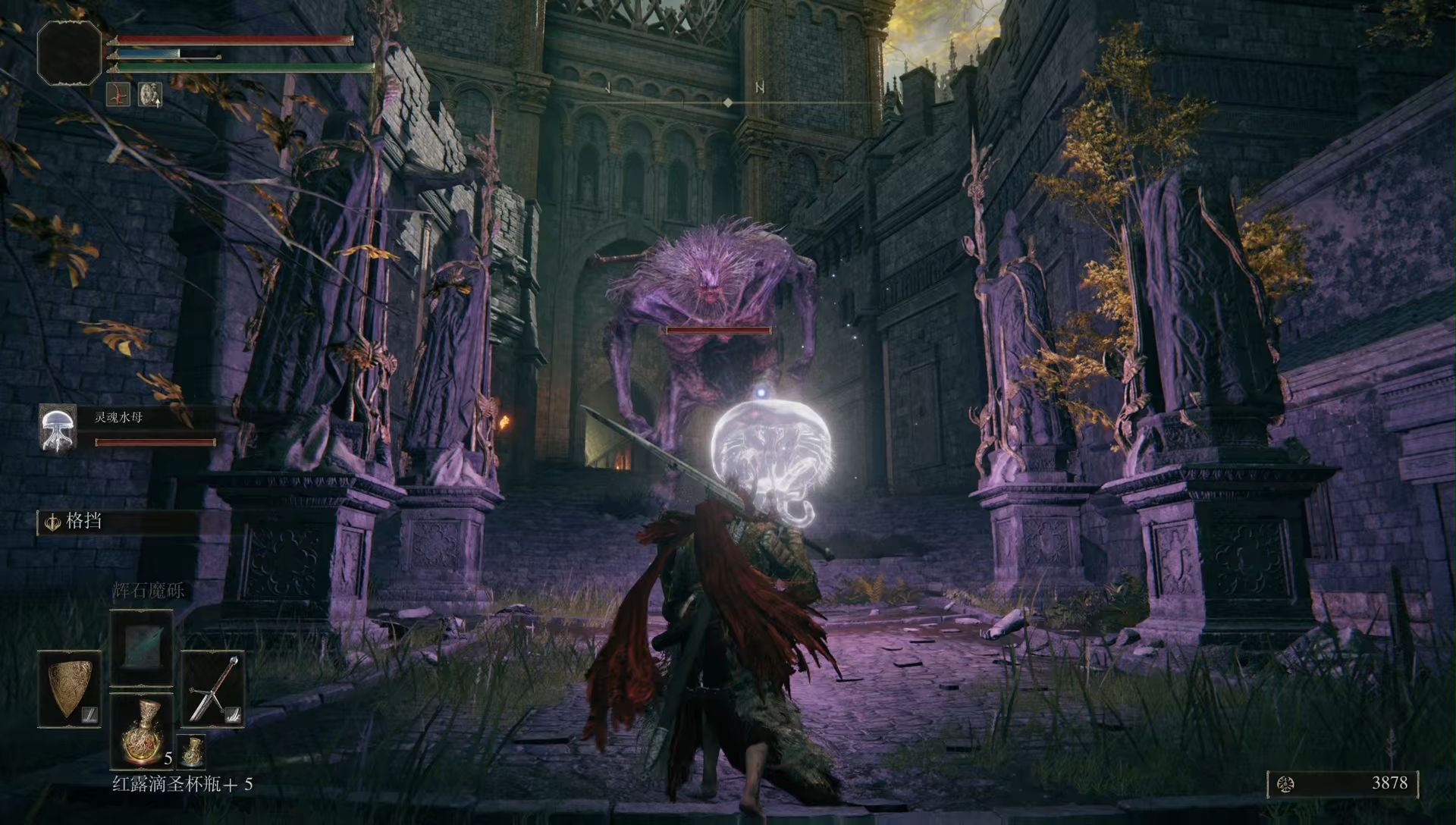Select the sword weapon slot

[x=212, y=690]
